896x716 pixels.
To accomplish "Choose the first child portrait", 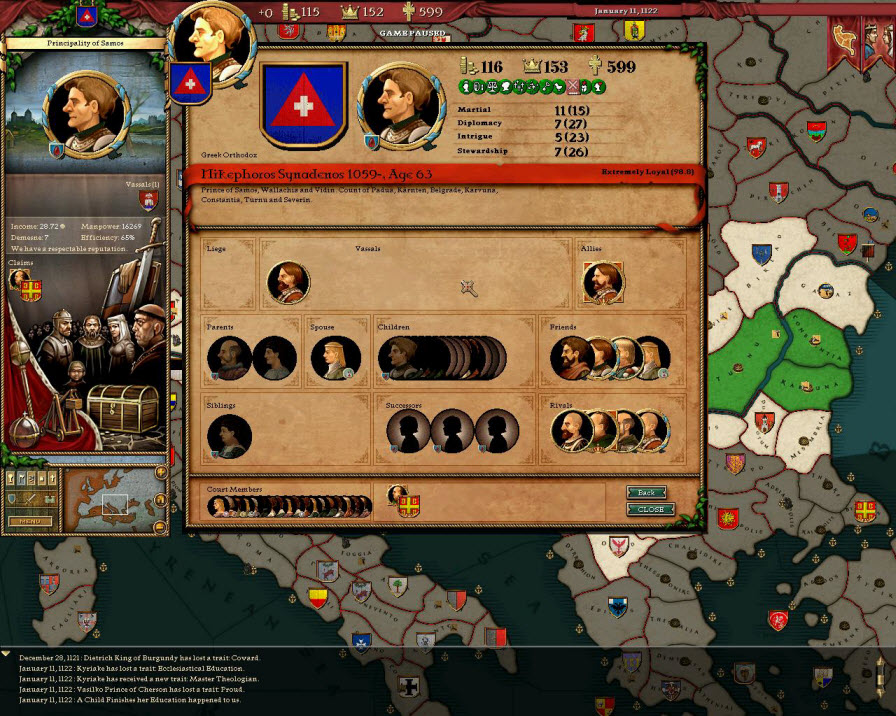I will (x=398, y=358).
